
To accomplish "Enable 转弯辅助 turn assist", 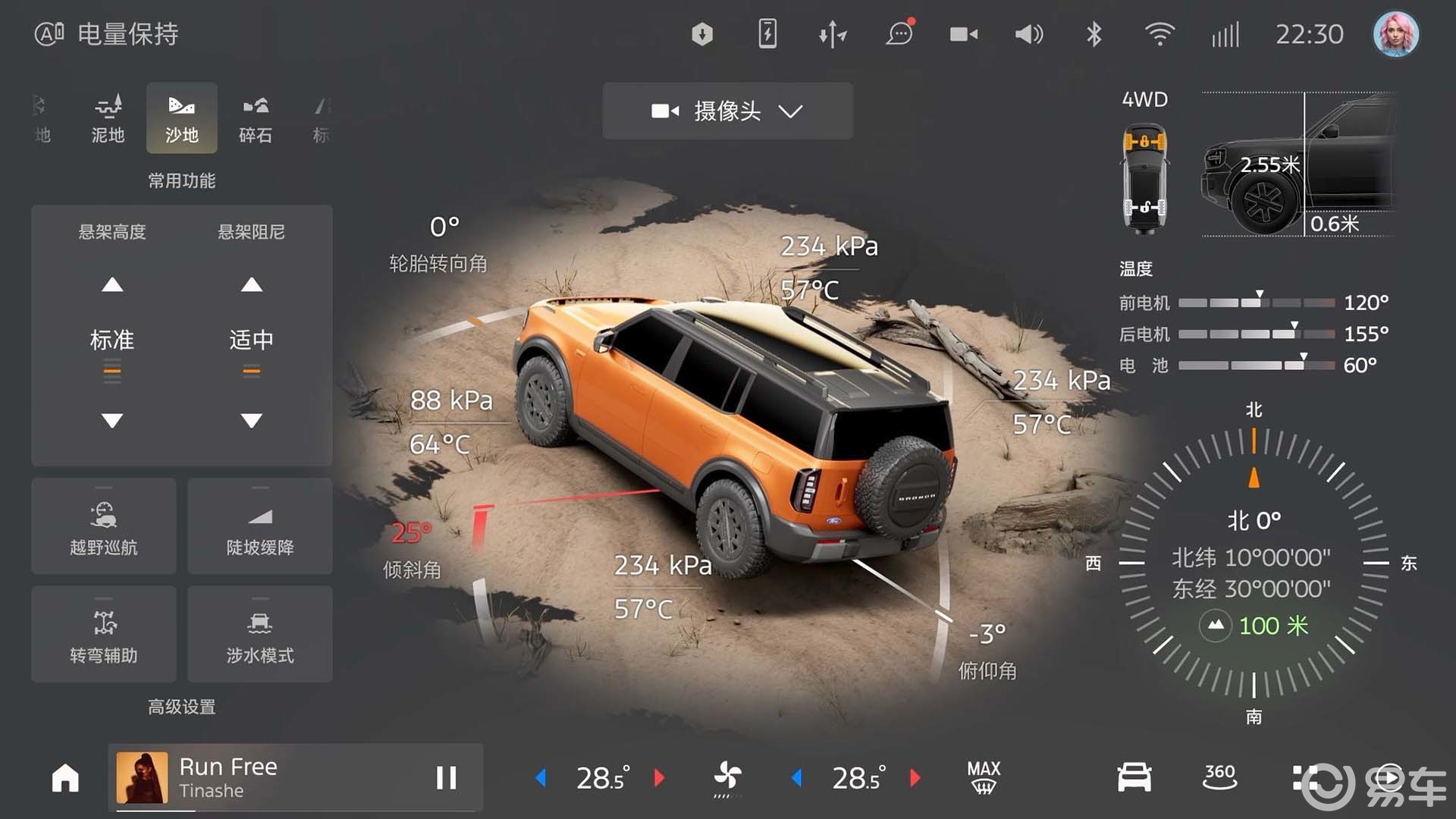I will [104, 634].
